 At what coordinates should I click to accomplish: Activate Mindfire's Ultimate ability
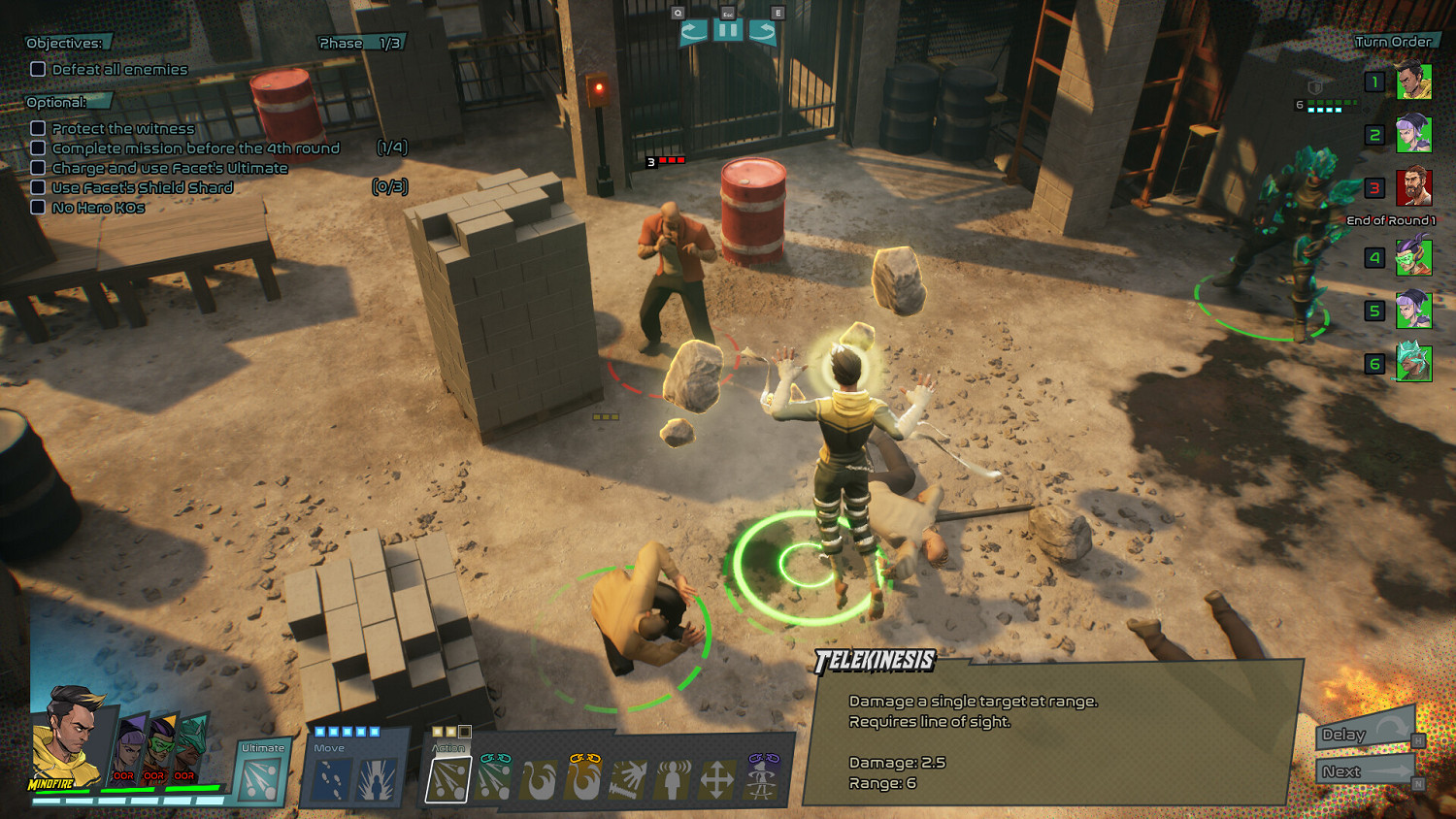[260, 779]
